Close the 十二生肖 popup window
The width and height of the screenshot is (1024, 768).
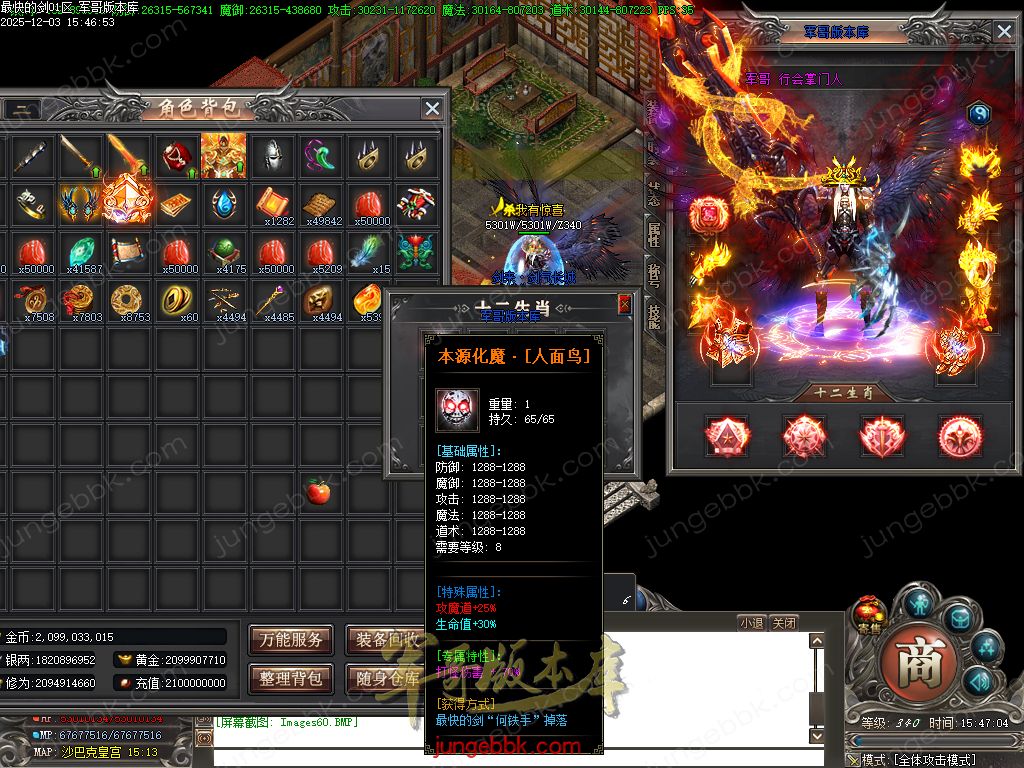click(625, 304)
